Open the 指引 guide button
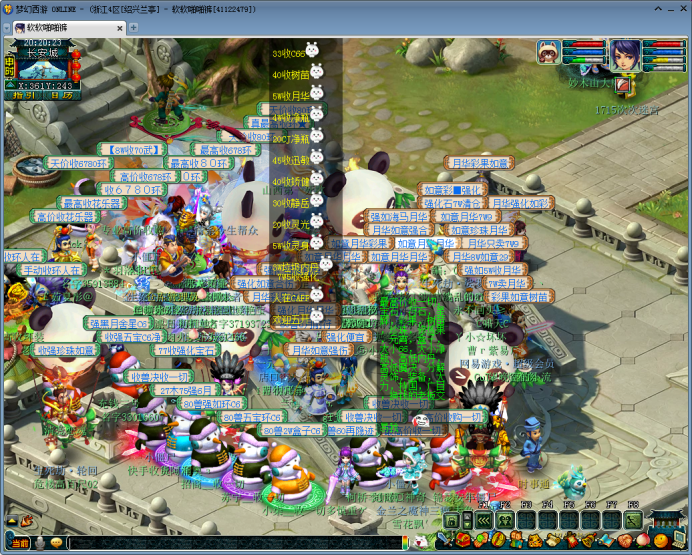This screenshot has width=692, height=555. pos(22,96)
